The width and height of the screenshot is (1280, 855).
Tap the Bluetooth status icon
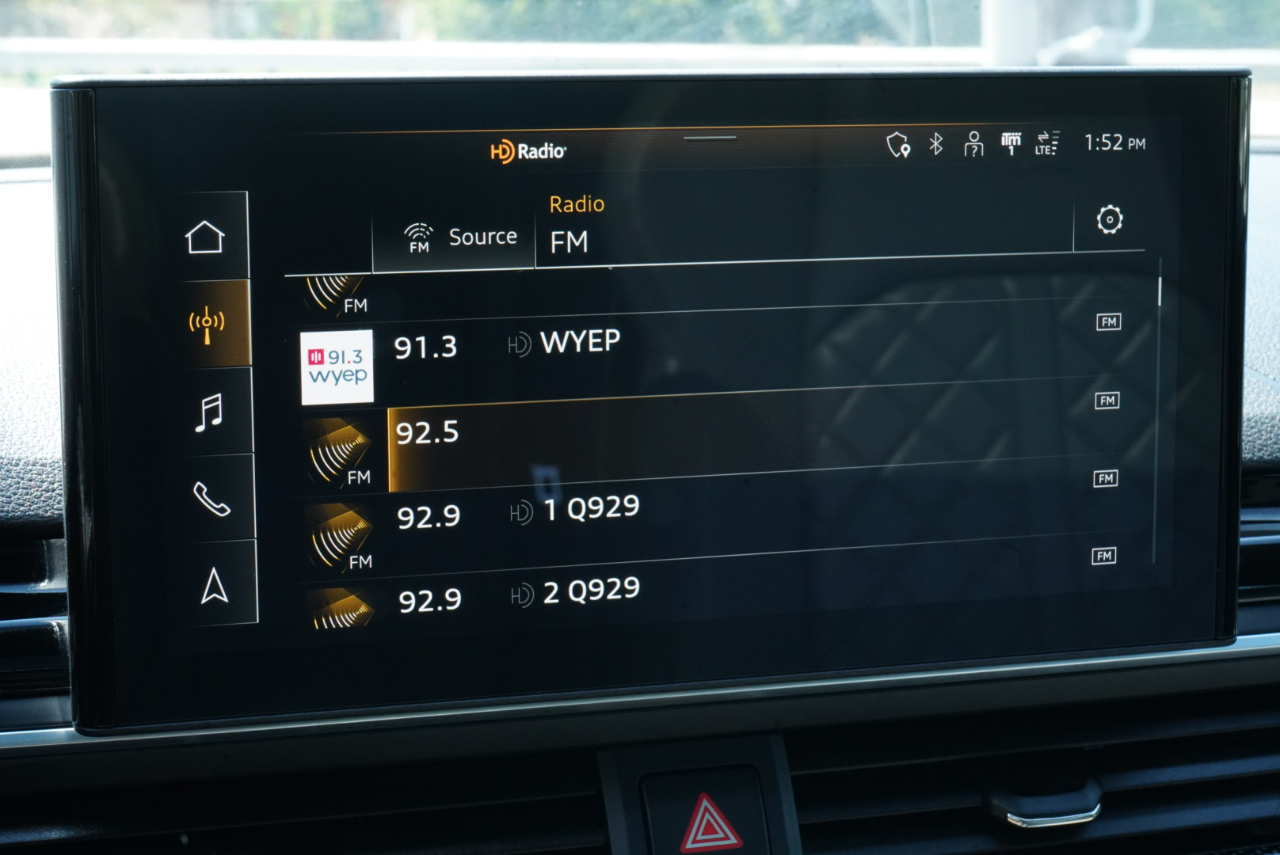coord(936,144)
